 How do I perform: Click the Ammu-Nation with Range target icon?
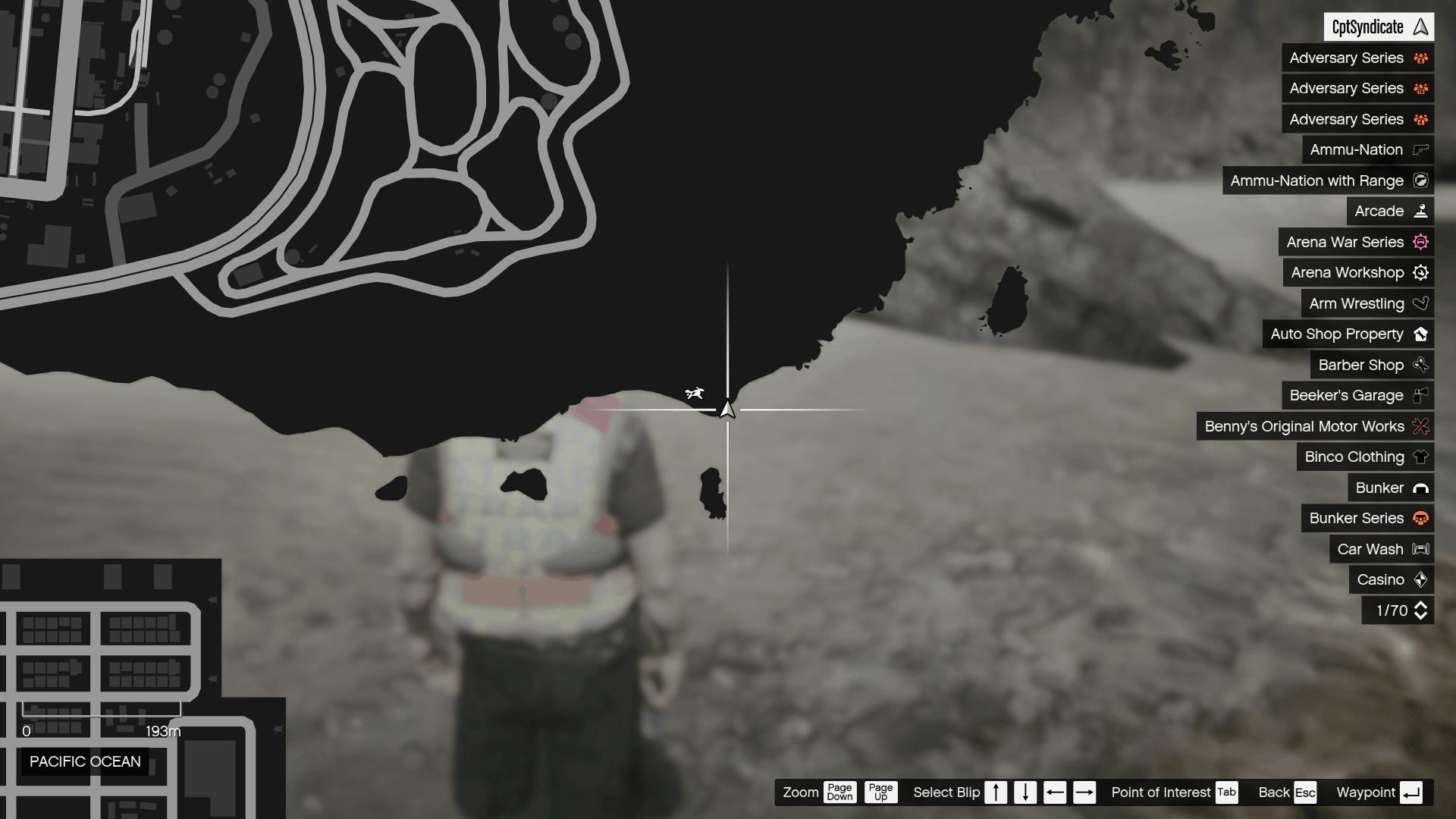click(x=1421, y=180)
